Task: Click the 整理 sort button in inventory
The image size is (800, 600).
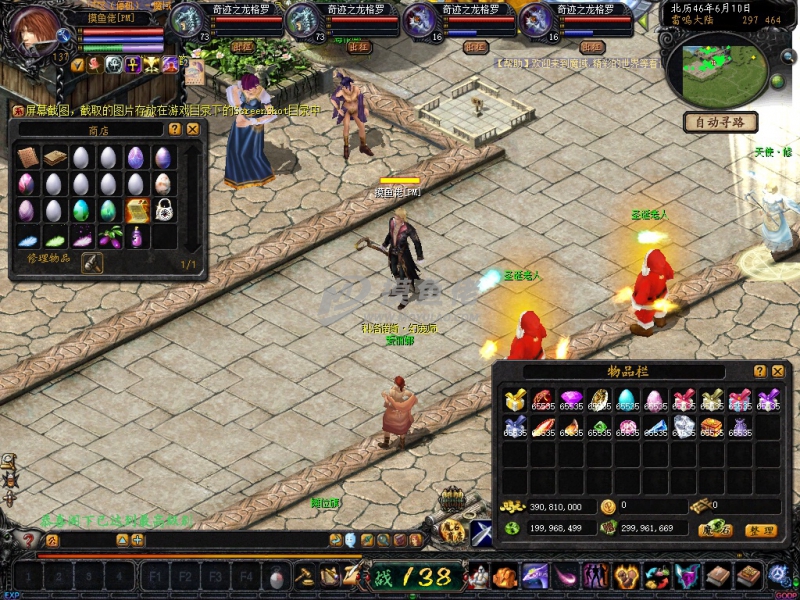Action: point(760,529)
